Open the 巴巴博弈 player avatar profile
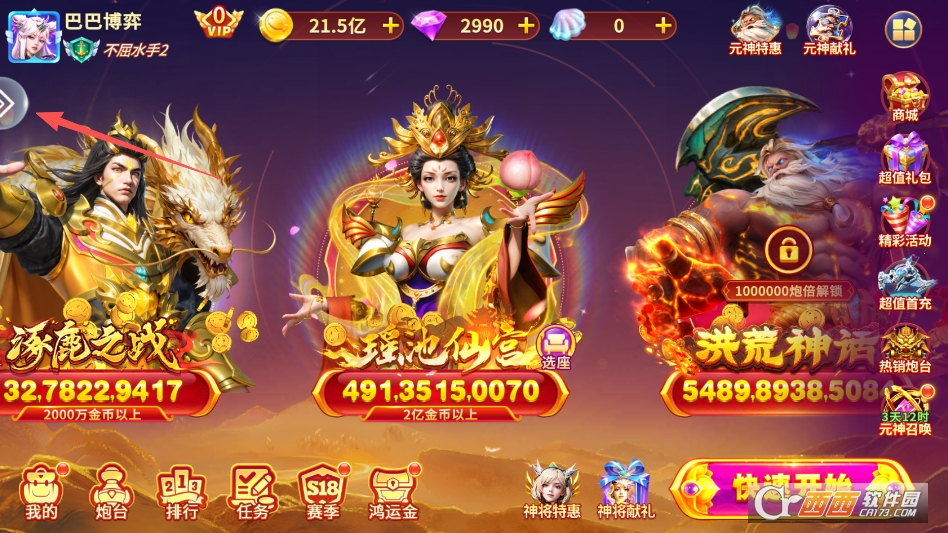 [x=34, y=37]
